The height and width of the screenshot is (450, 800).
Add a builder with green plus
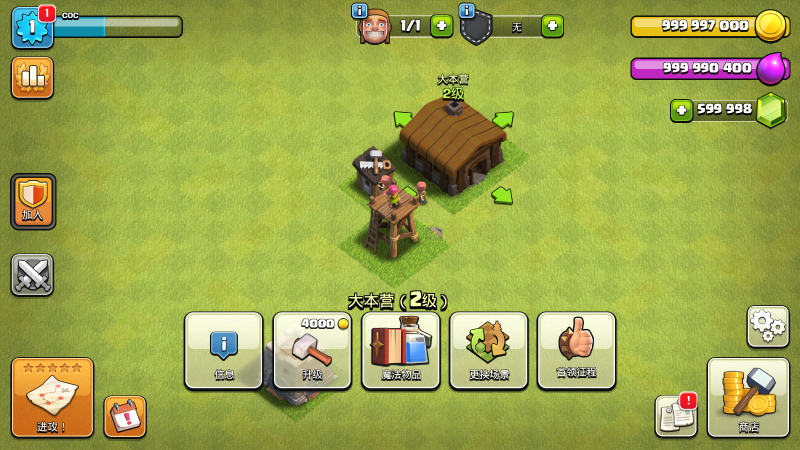[x=441, y=26]
